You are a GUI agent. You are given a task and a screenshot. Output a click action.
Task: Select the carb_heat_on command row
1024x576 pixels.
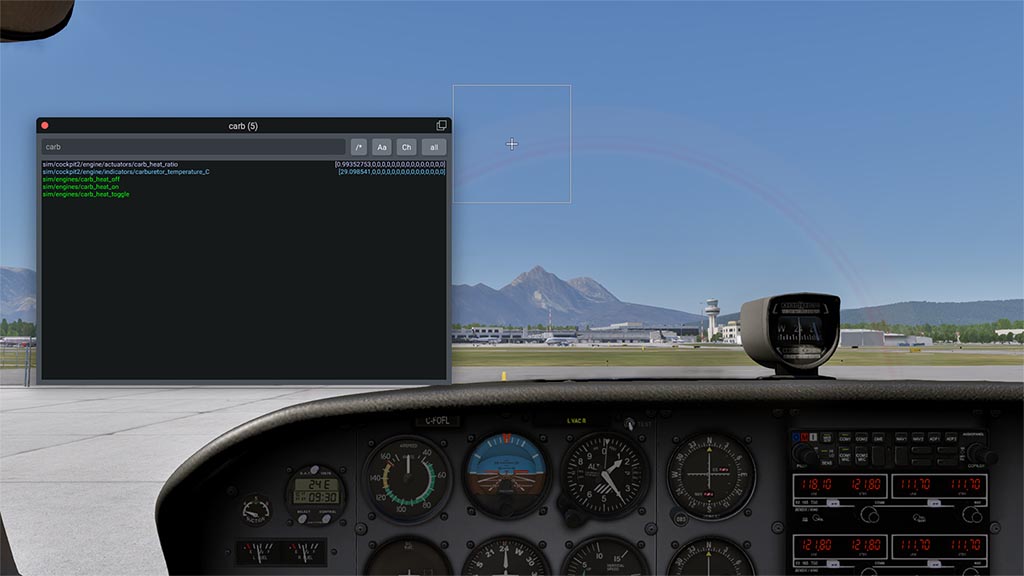point(80,187)
